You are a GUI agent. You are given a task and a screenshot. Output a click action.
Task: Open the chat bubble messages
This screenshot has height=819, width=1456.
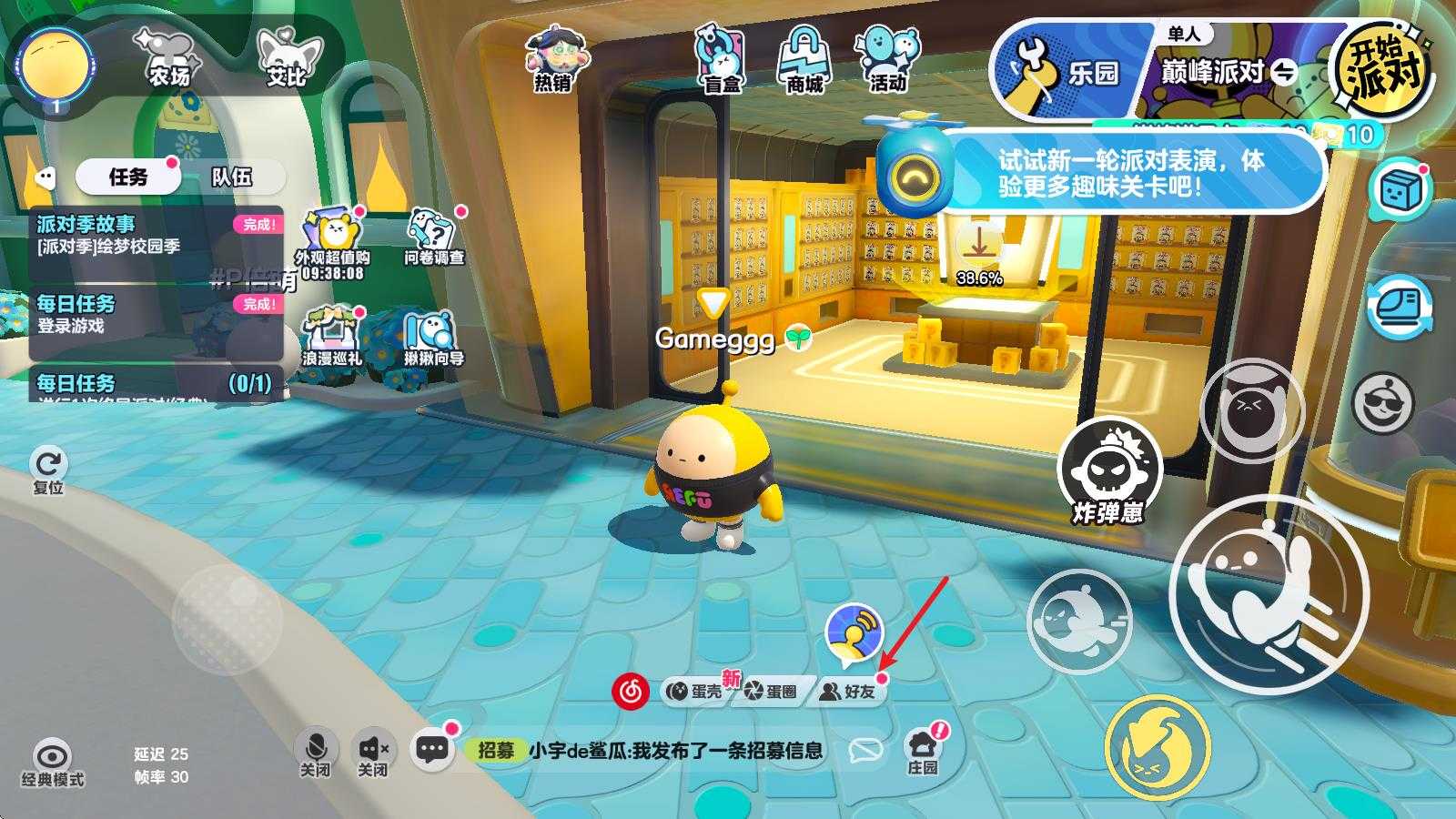point(432,750)
